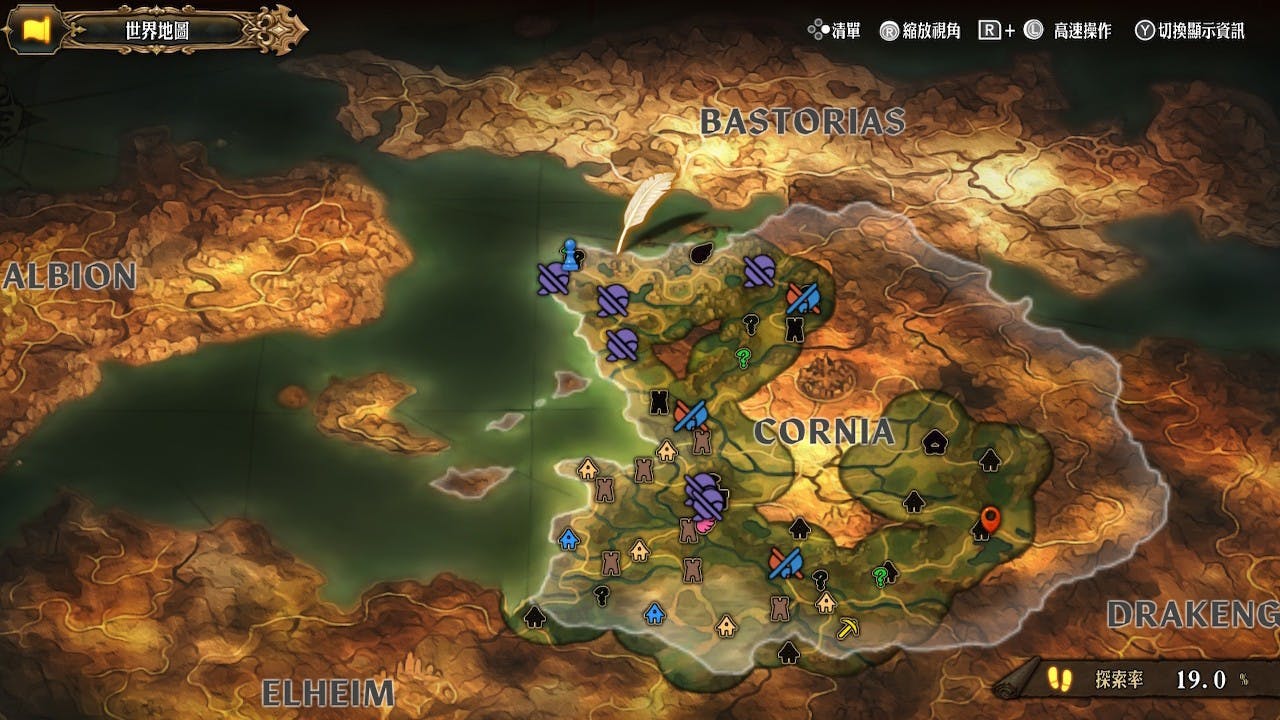Click the 世界地圖 world map title banner
This screenshot has width=1280, height=720.
pyautogui.click(x=157, y=30)
